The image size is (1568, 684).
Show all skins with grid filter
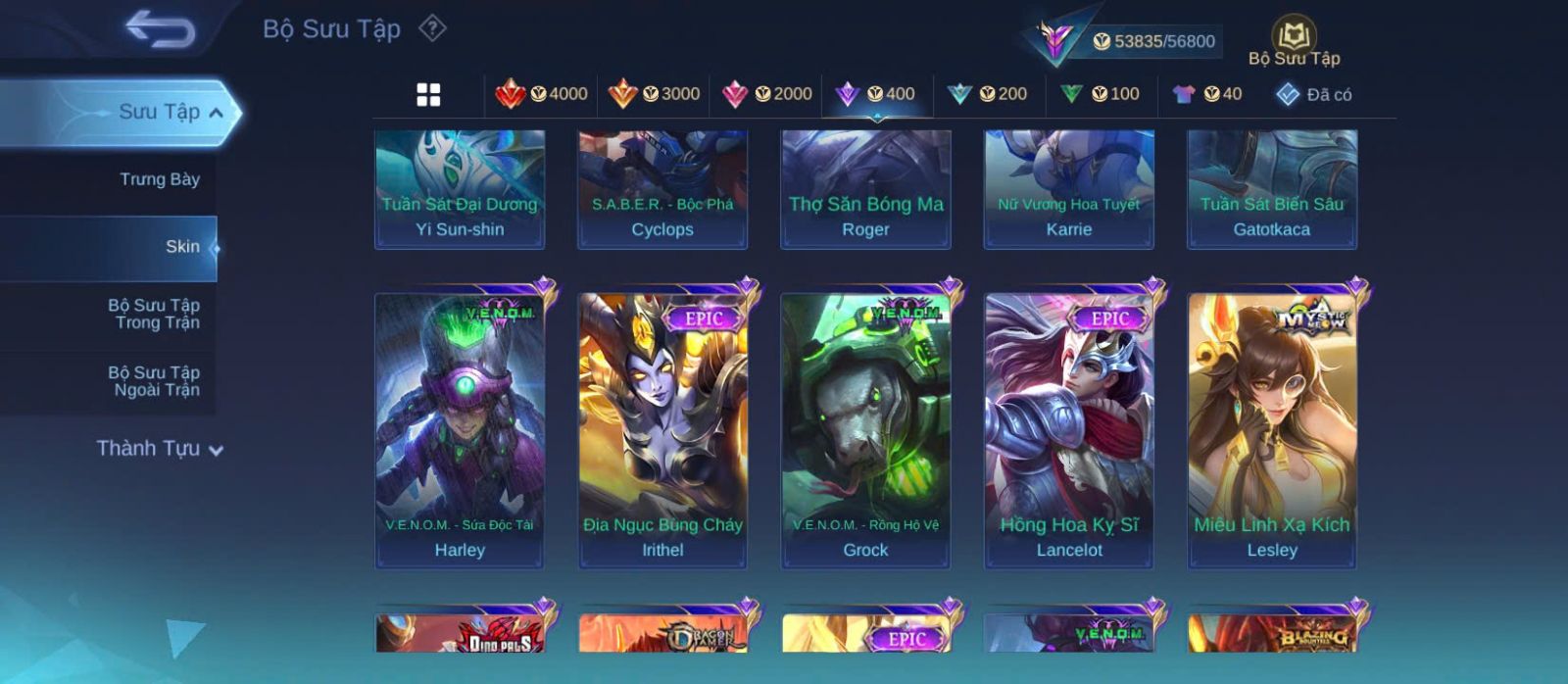tap(428, 94)
